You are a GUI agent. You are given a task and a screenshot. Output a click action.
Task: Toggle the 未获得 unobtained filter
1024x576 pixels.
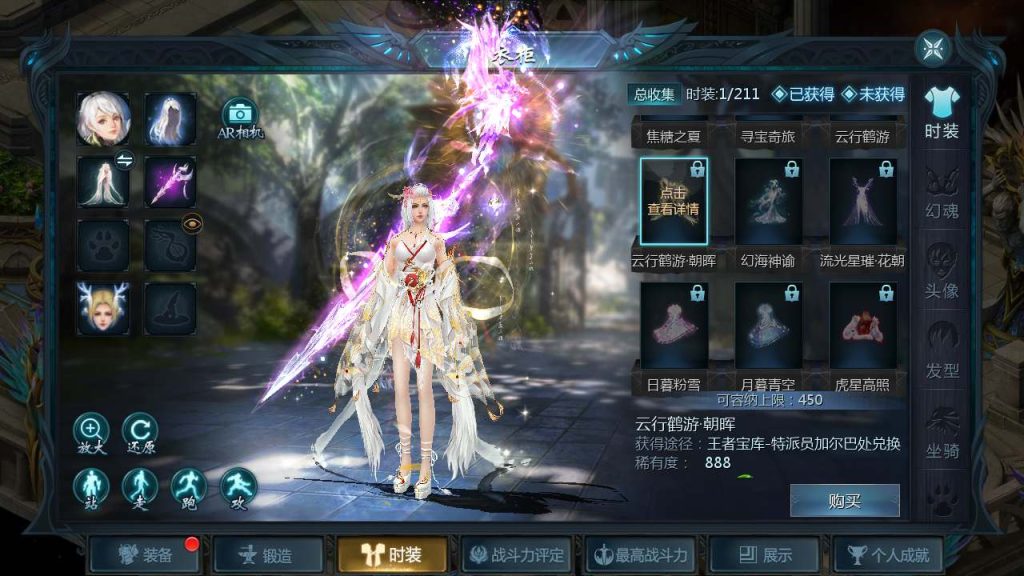tap(872, 94)
